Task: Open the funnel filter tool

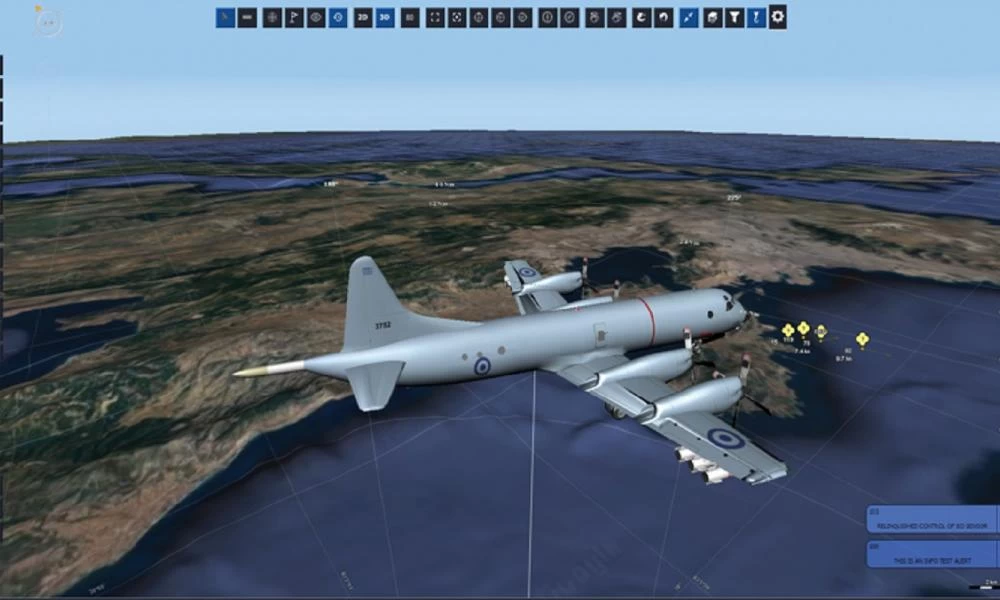Action: (x=735, y=17)
